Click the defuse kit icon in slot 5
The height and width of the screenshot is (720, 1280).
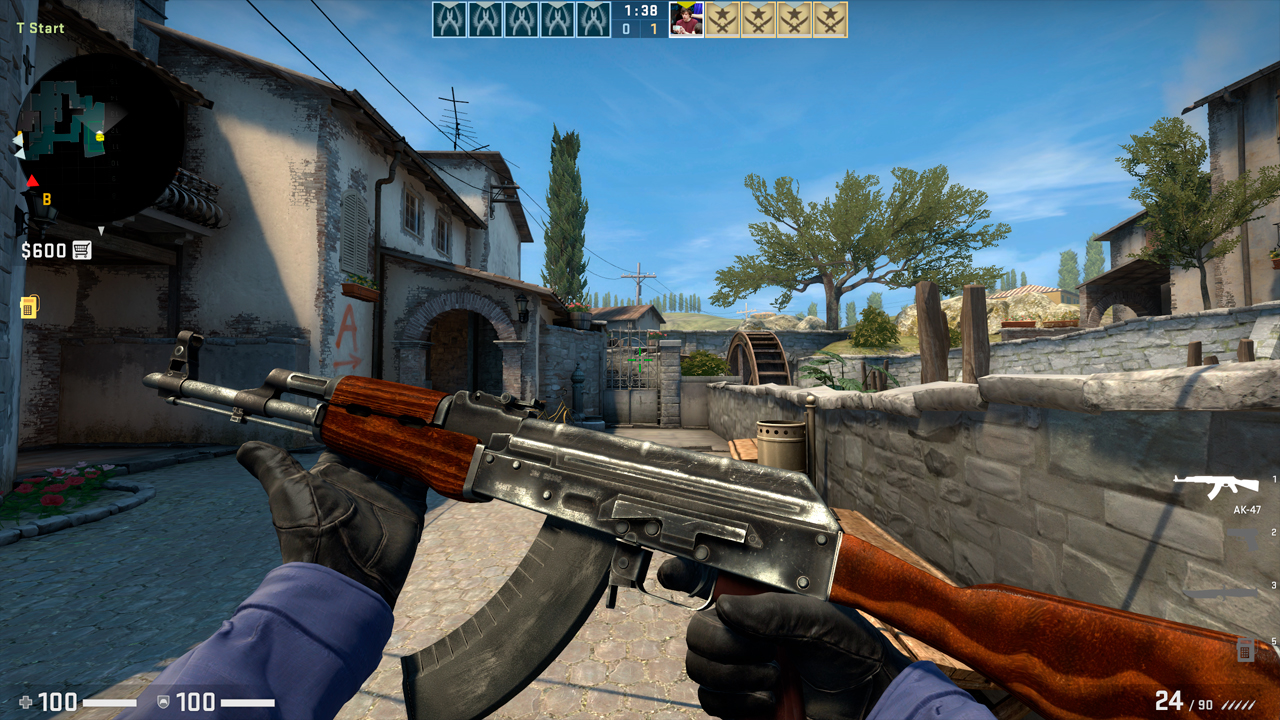point(1246,650)
